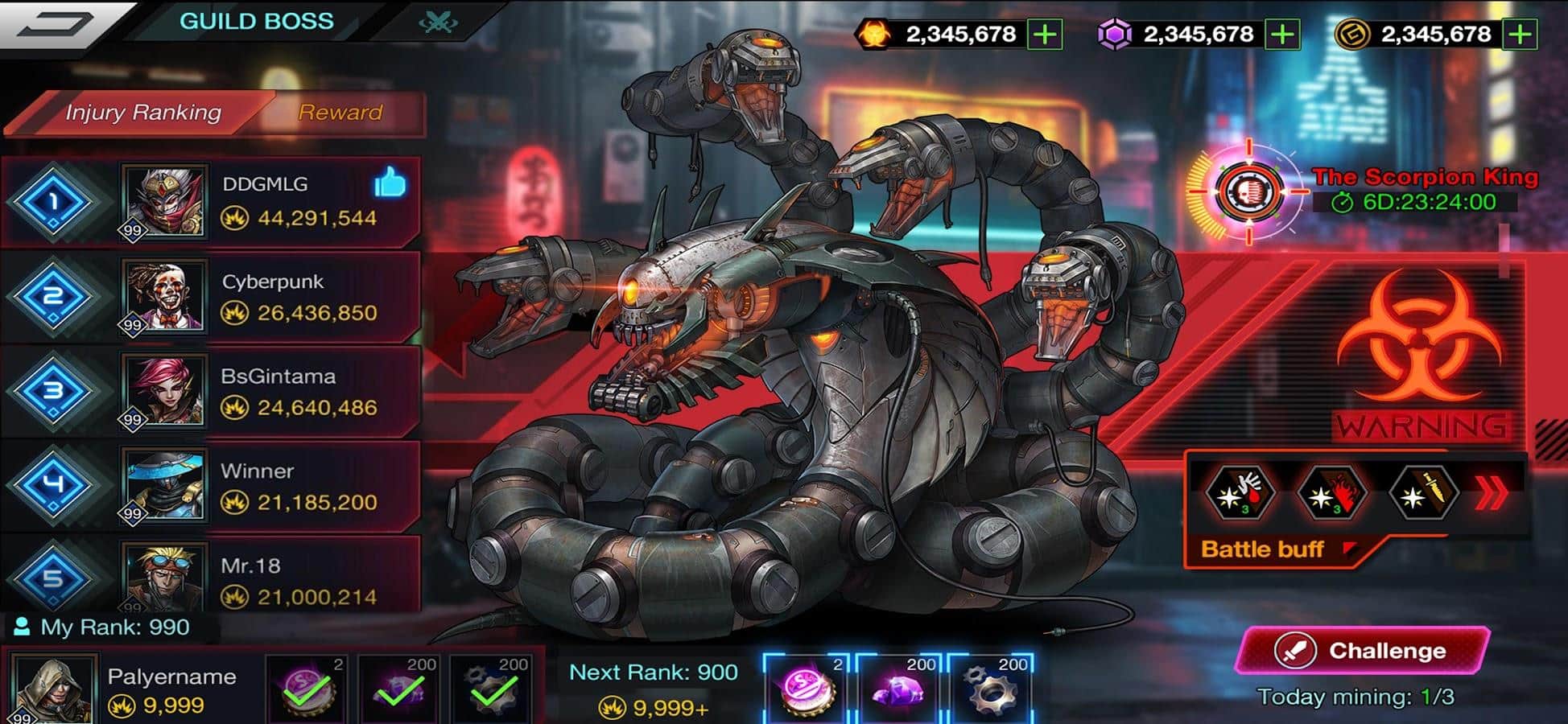Viewport: 1568px width, 724px height.
Task: Inspect the dagger battle buff icon
Action: click(x=1423, y=493)
